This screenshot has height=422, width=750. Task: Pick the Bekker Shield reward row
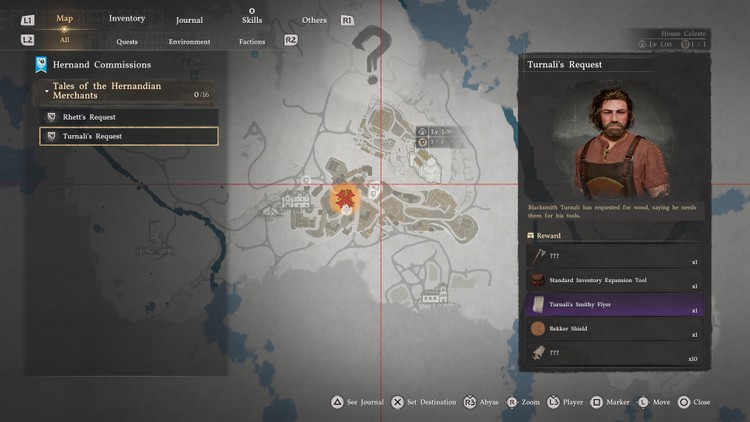coord(615,329)
